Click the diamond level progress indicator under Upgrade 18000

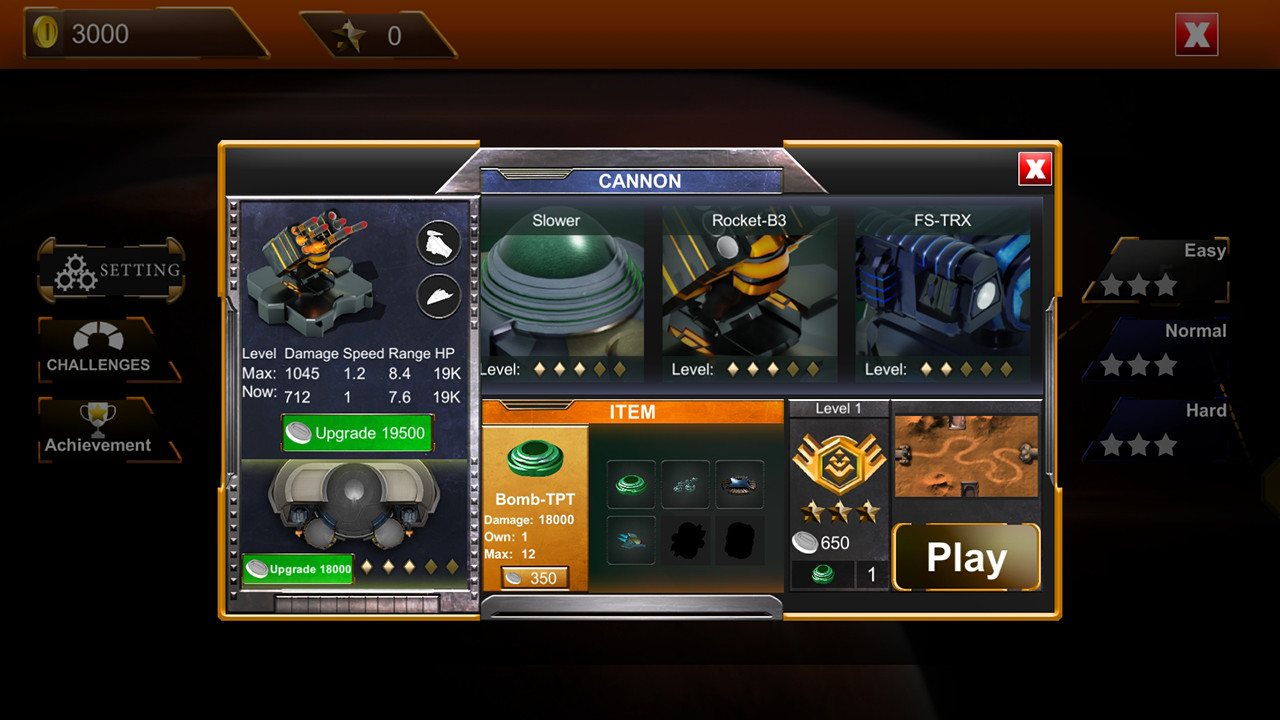pos(412,569)
